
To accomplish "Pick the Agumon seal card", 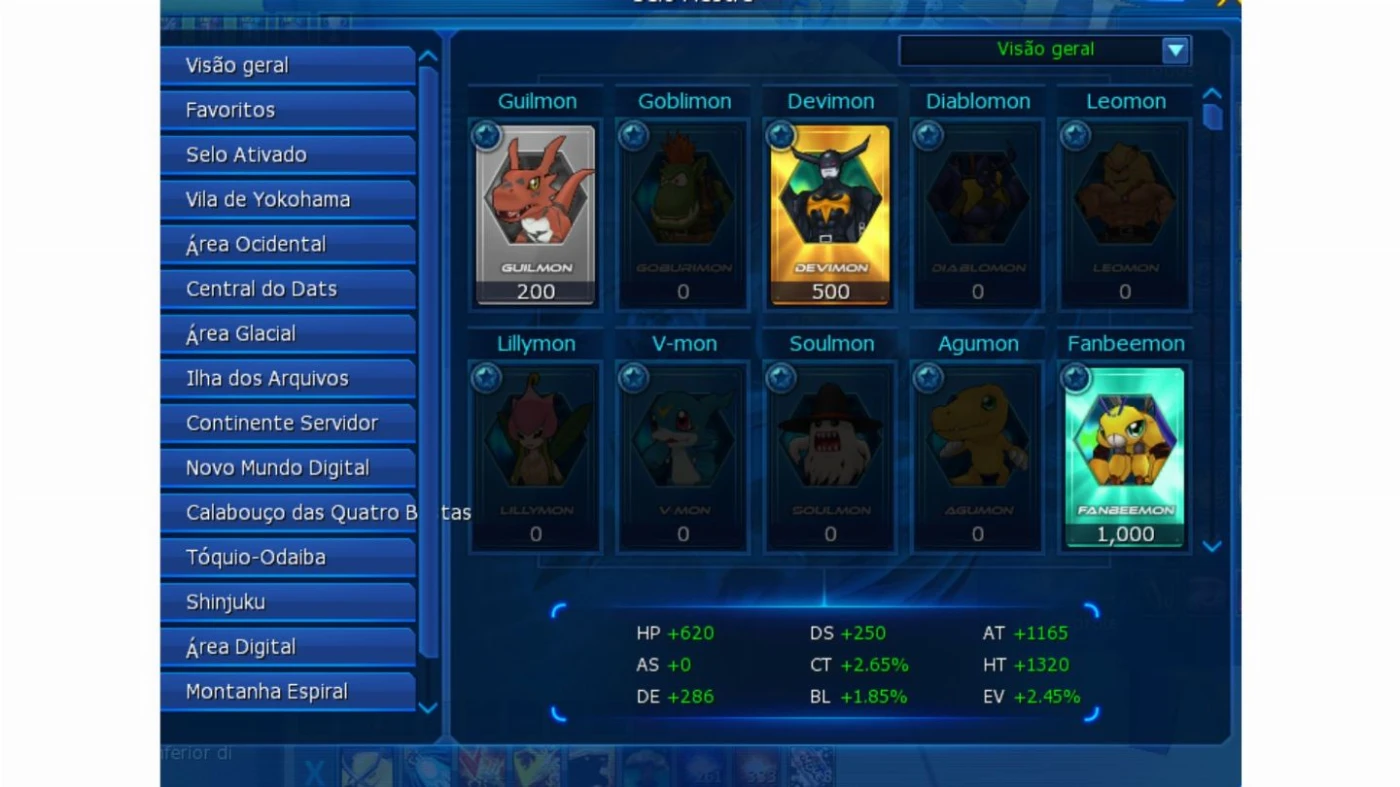I will point(978,456).
